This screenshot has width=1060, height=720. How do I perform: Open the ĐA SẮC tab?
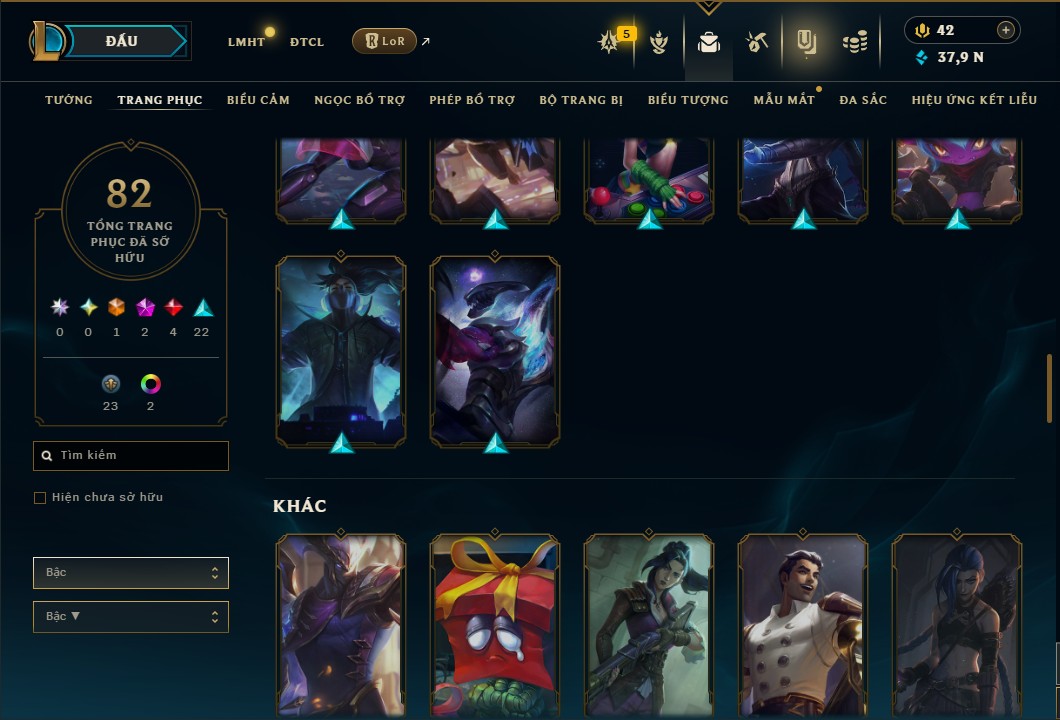click(863, 100)
